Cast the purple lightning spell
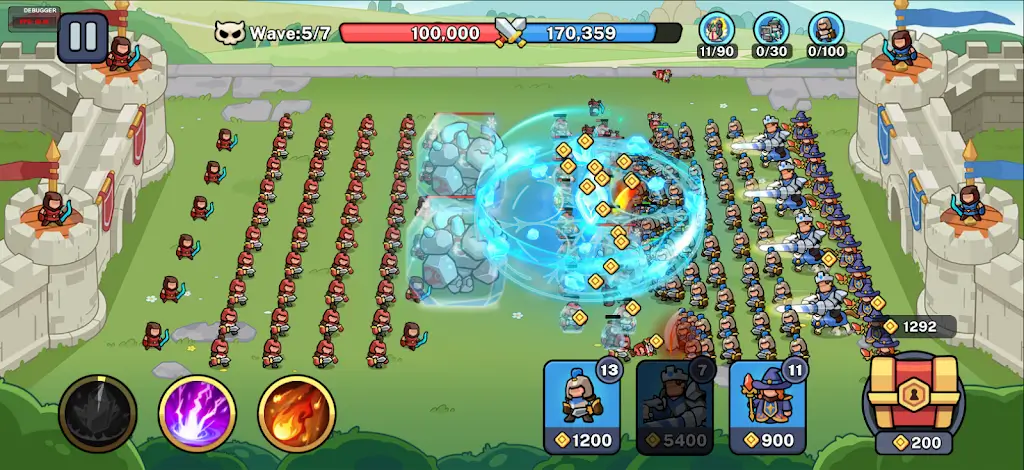Image resolution: width=1024 pixels, height=470 pixels. pos(197,413)
